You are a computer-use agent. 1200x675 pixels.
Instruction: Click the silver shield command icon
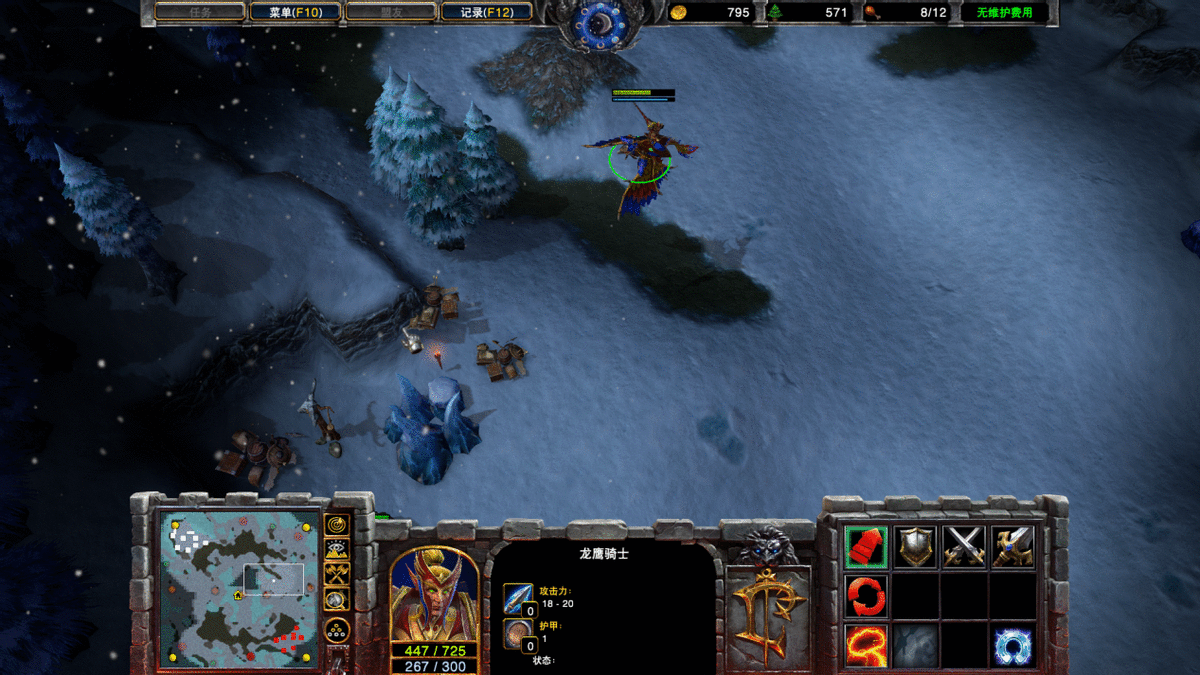[915, 547]
